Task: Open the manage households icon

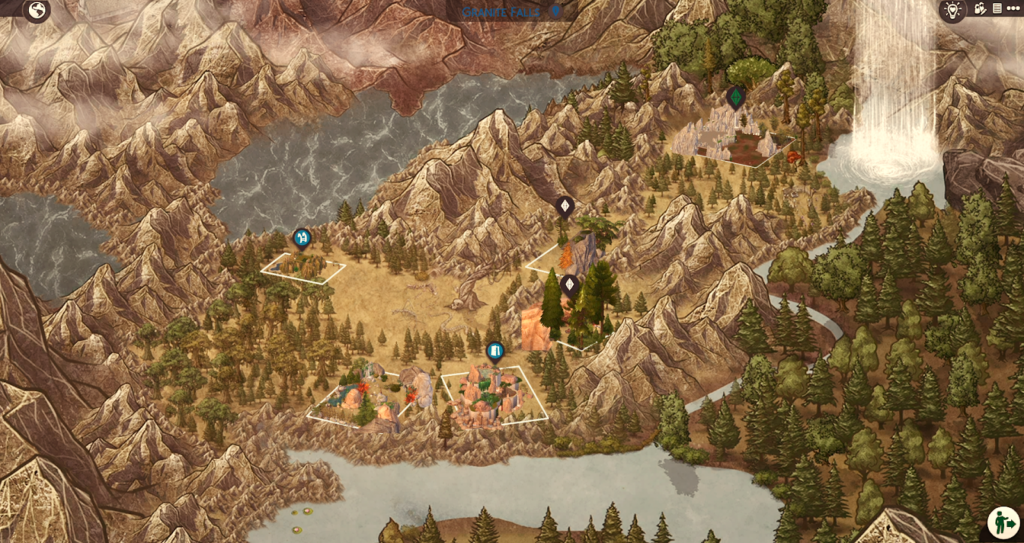Action: (980, 9)
